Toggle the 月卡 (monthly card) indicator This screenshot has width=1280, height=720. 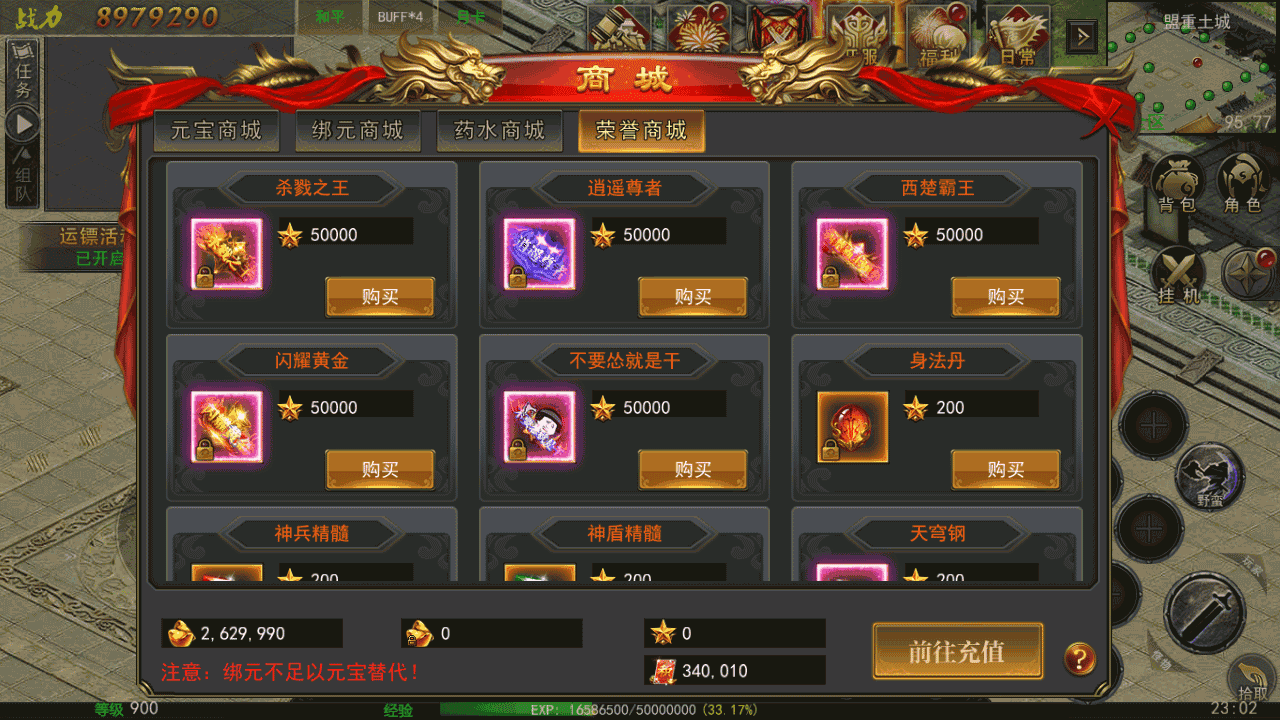coord(470,17)
